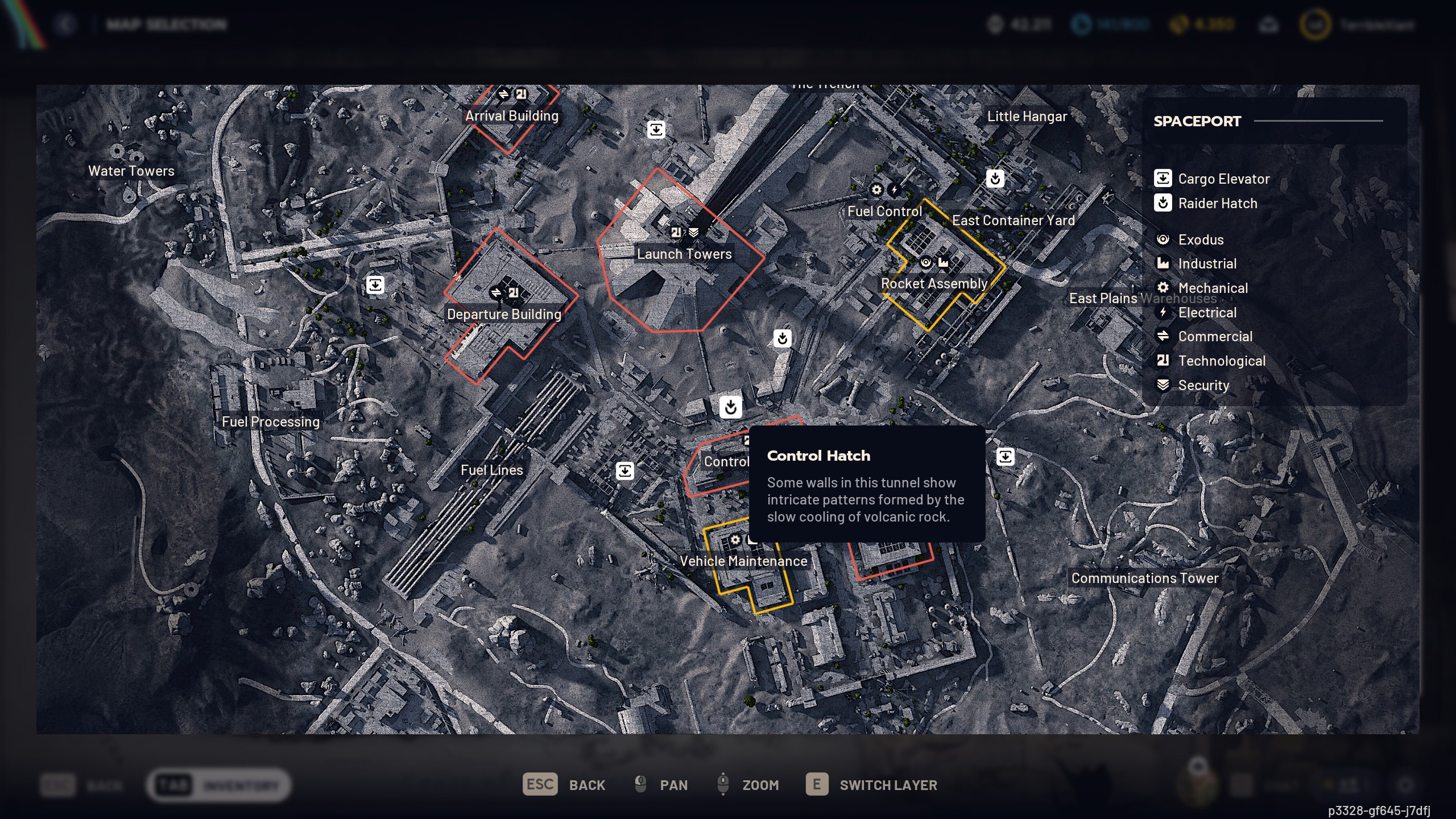Select the Water Towers map label

[131, 171]
